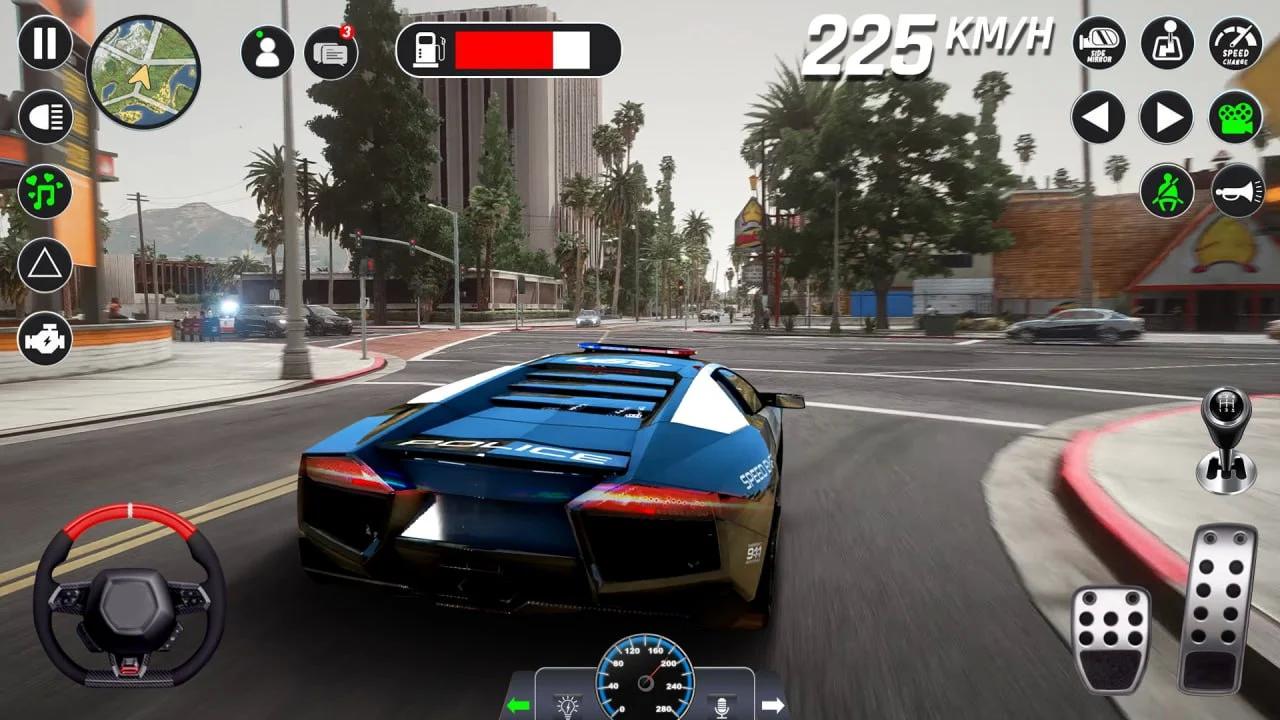
Task: Open the player profile icon
Action: pos(267,52)
